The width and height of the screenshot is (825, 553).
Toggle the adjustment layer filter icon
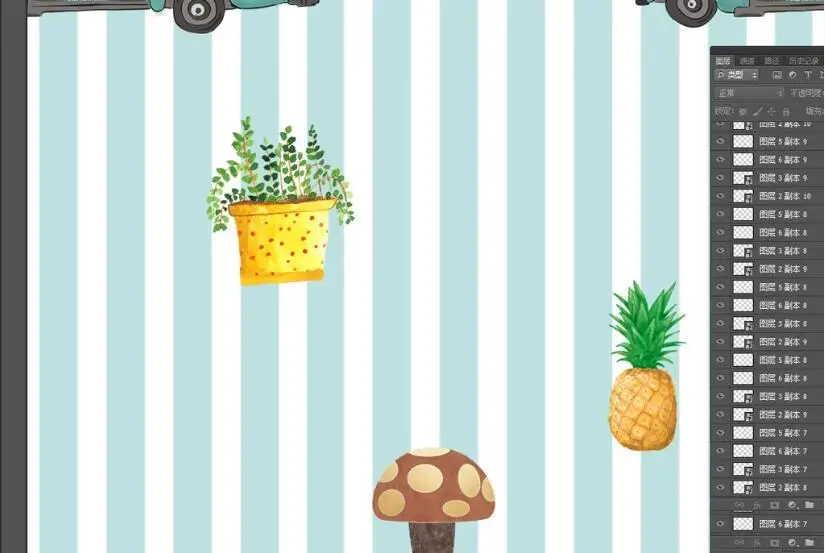(x=792, y=75)
